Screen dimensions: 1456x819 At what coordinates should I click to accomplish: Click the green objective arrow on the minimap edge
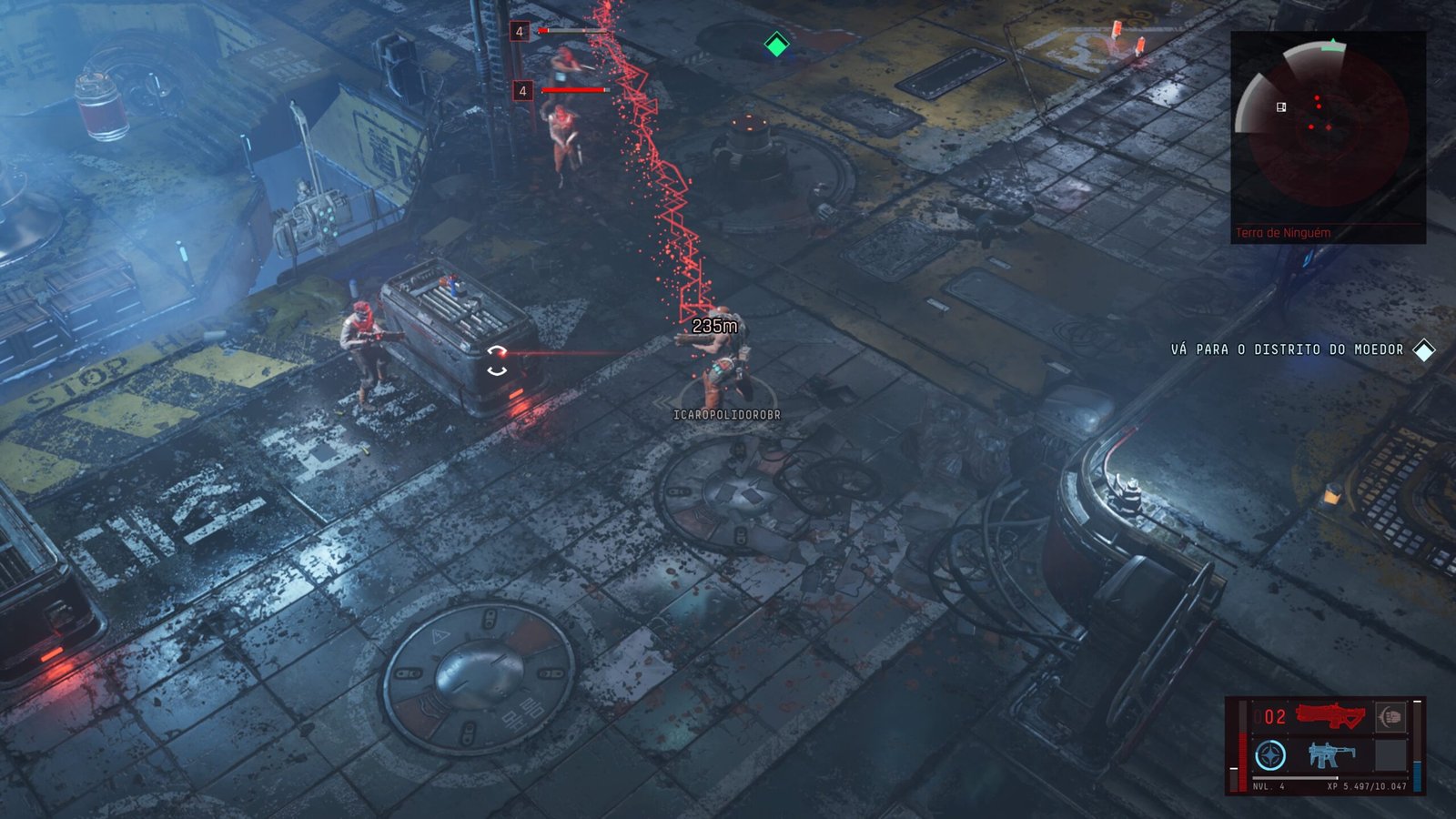[x=1333, y=43]
